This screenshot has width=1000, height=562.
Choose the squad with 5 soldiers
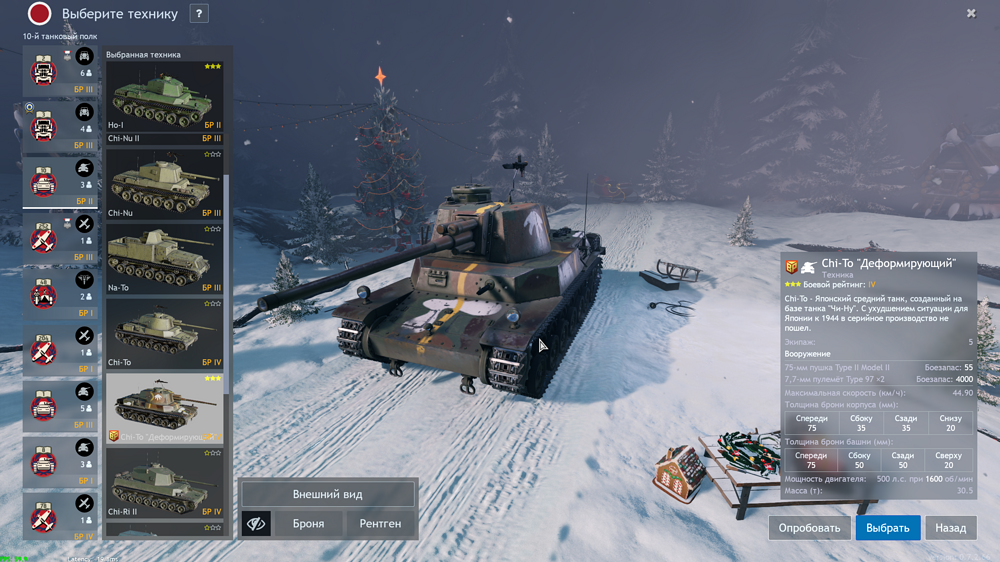point(59,405)
